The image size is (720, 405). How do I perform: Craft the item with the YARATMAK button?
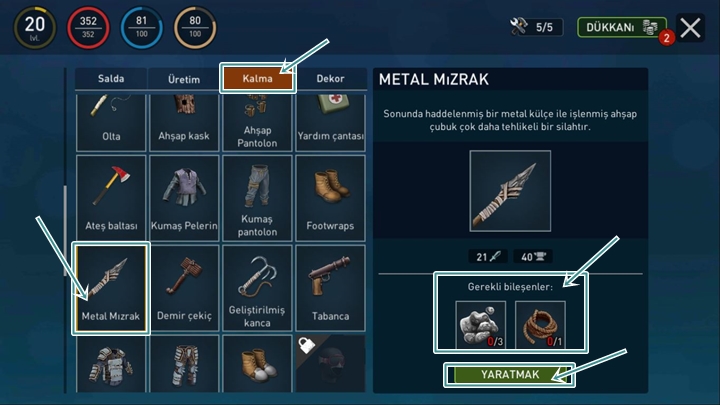pyautogui.click(x=511, y=374)
